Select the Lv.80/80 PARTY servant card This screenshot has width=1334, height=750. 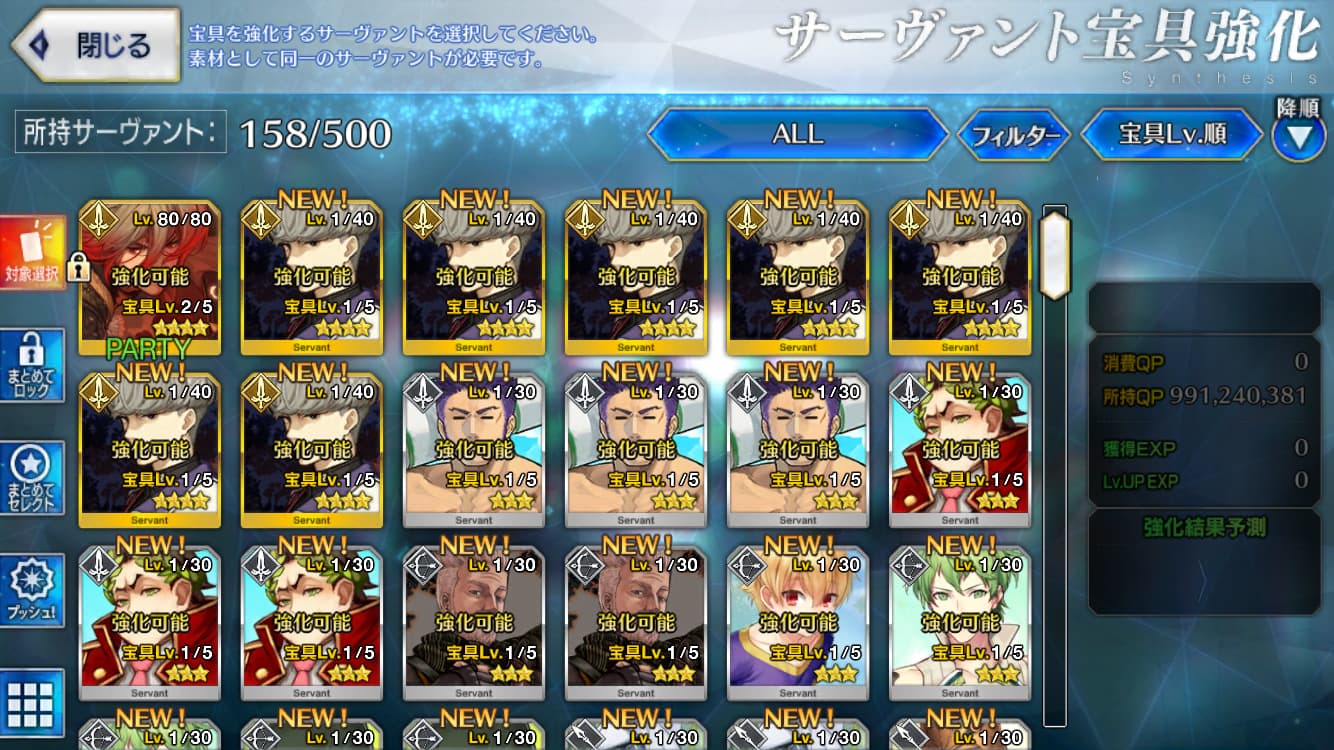coord(149,277)
